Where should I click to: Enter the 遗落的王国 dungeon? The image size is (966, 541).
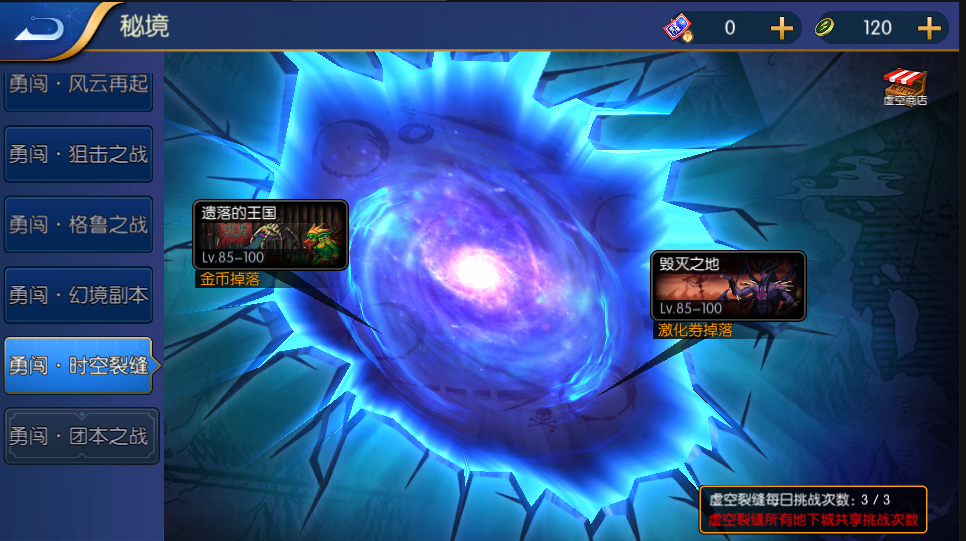tap(270, 235)
